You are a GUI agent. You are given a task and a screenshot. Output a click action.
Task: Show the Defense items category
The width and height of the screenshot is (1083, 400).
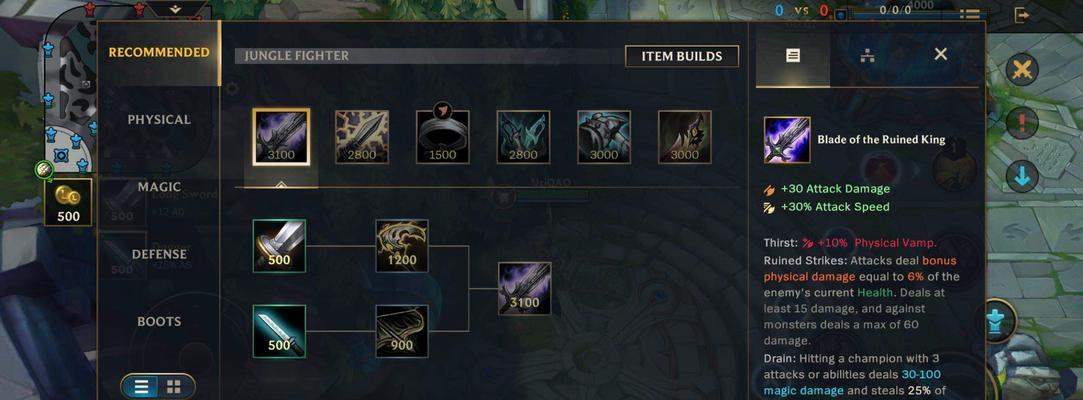159,254
